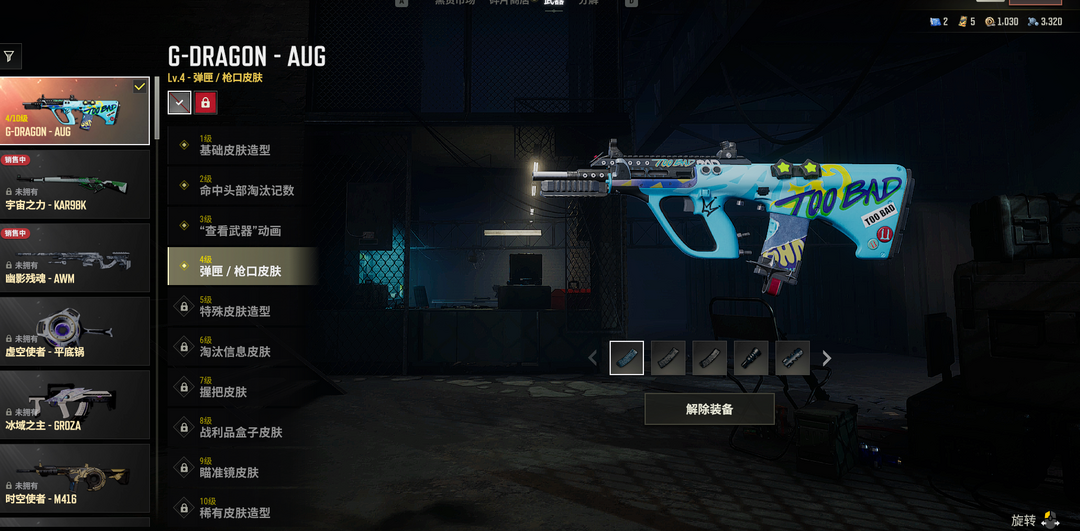Viewport: 1080px width, 531px height.
Task: Toggle the grey checkmark filter button
Action: (179, 102)
